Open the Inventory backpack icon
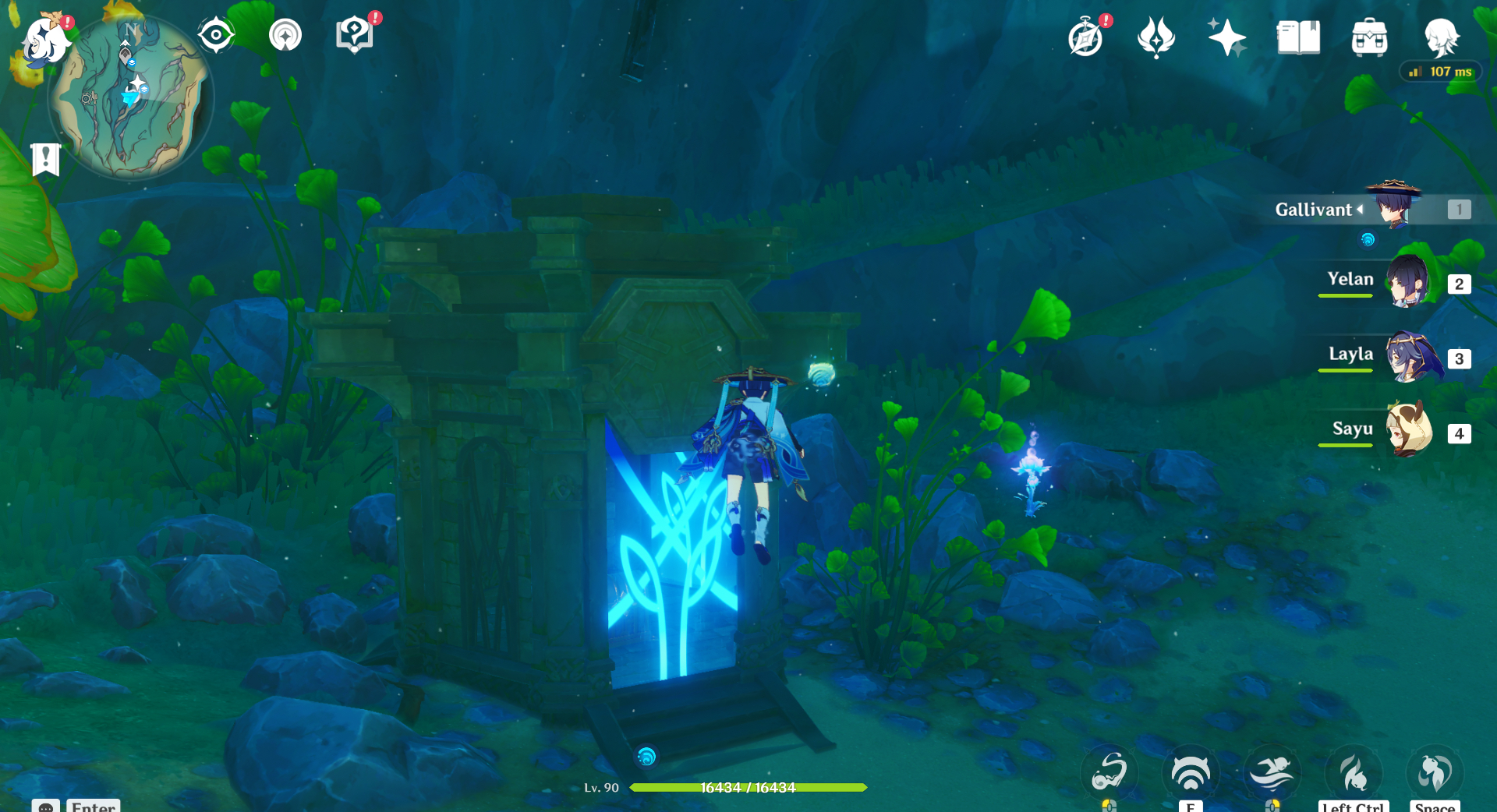 tap(1369, 36)
